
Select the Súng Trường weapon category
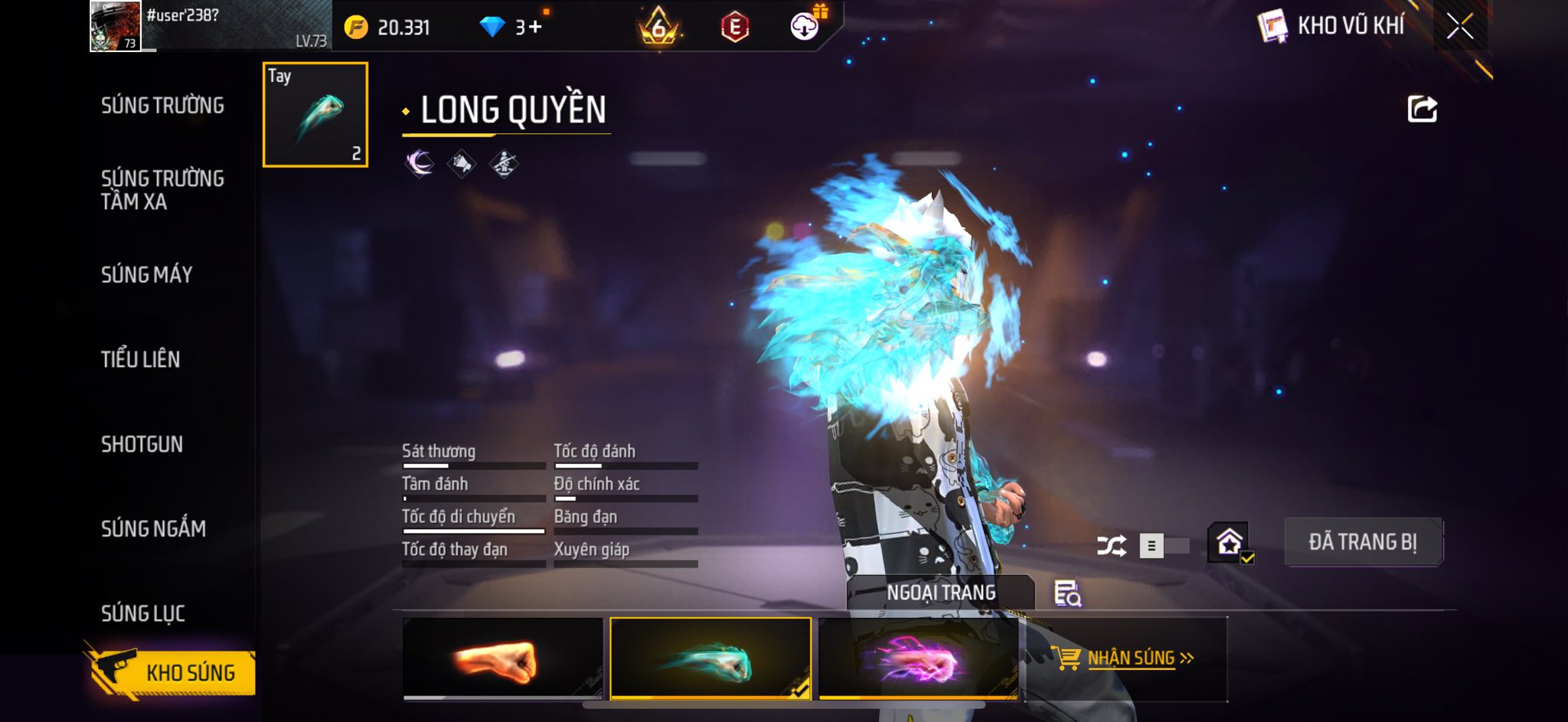click(x=162, y=106)
